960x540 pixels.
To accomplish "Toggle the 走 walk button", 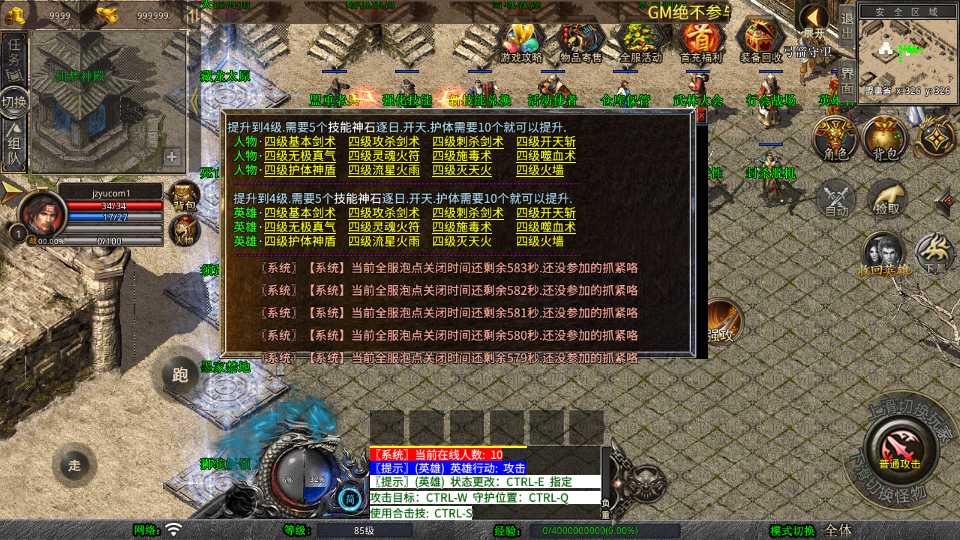I will [74, 464].
